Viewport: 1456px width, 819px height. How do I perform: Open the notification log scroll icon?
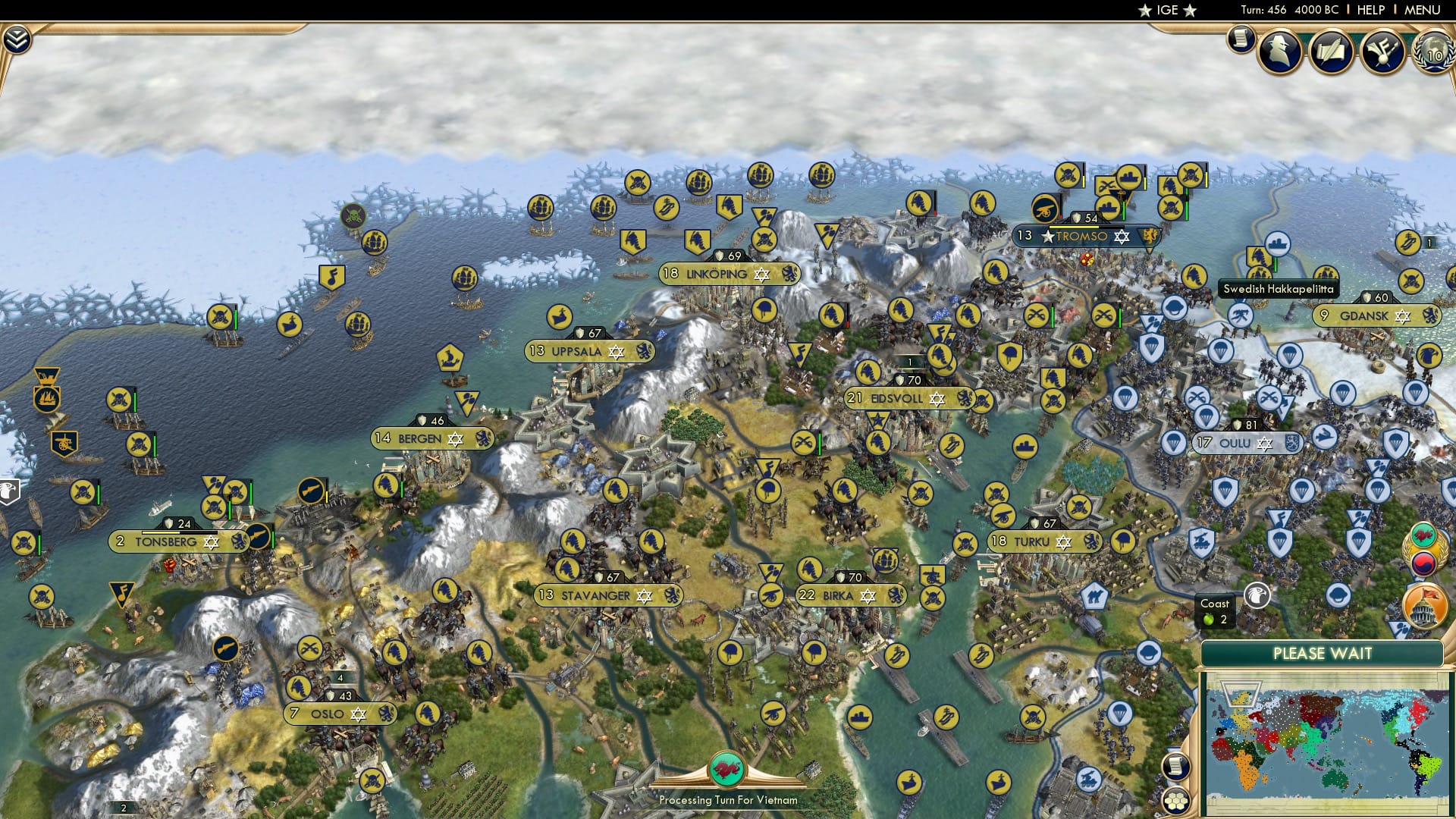click(x=1241, y=38)
